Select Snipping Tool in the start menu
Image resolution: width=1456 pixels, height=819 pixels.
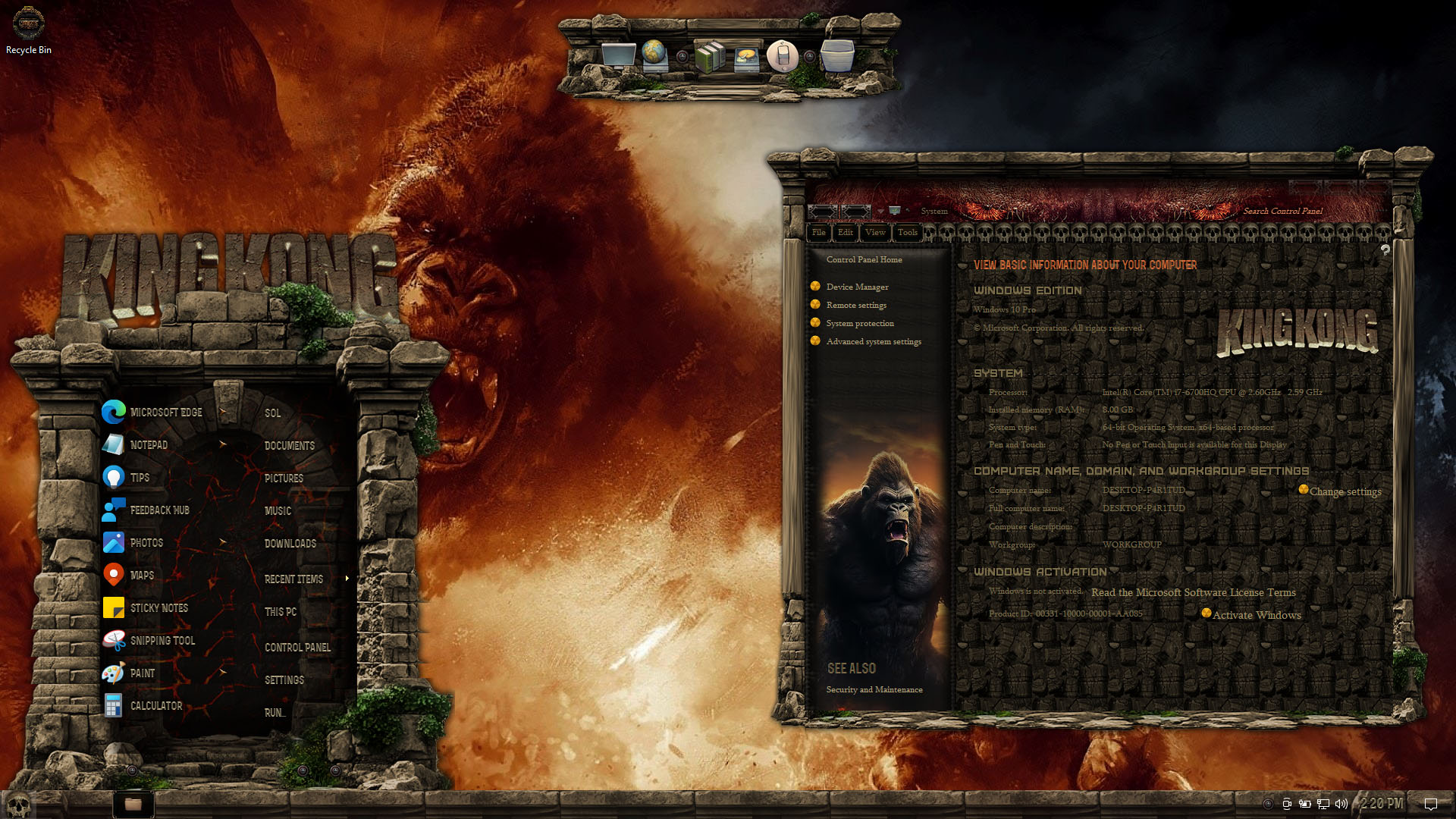pos(162,641)
